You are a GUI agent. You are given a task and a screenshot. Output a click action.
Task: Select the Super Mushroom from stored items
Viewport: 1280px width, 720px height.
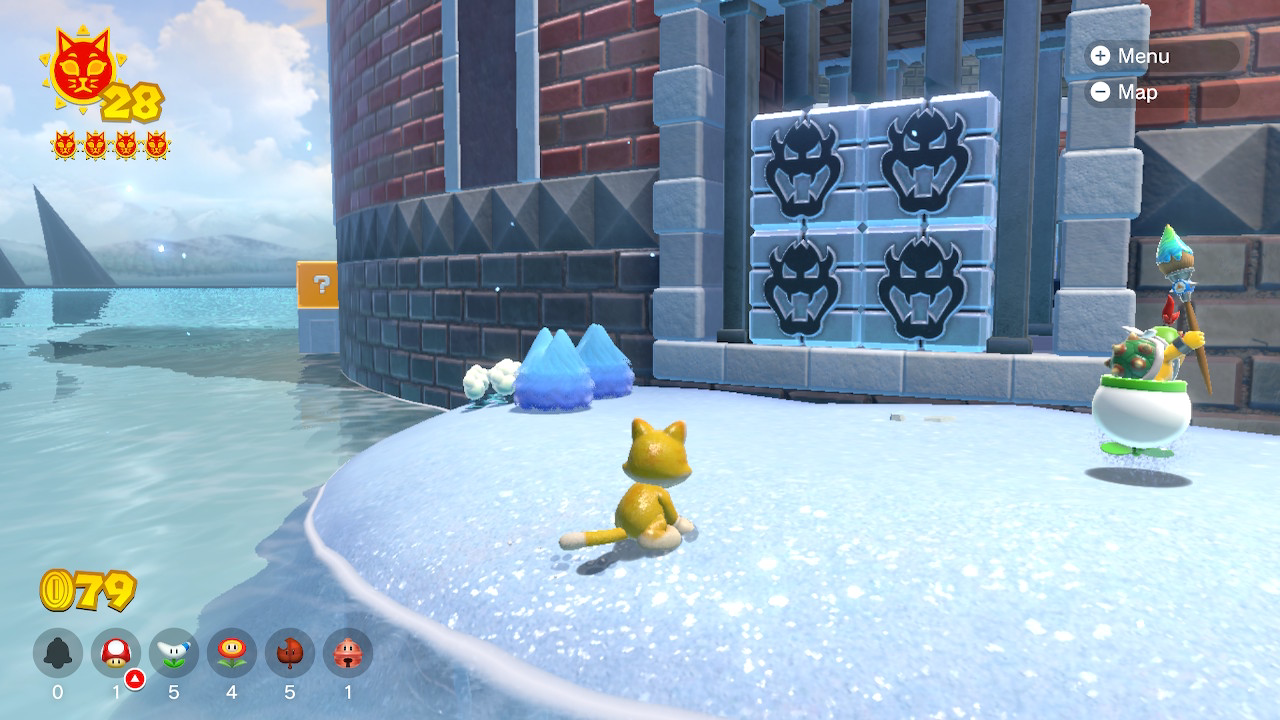coord(116,653)
